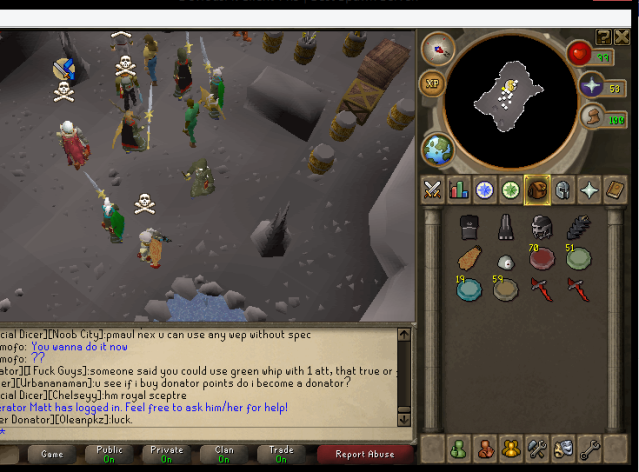
Task: Open the Prayer tab with white star
Action: point(590,189)
